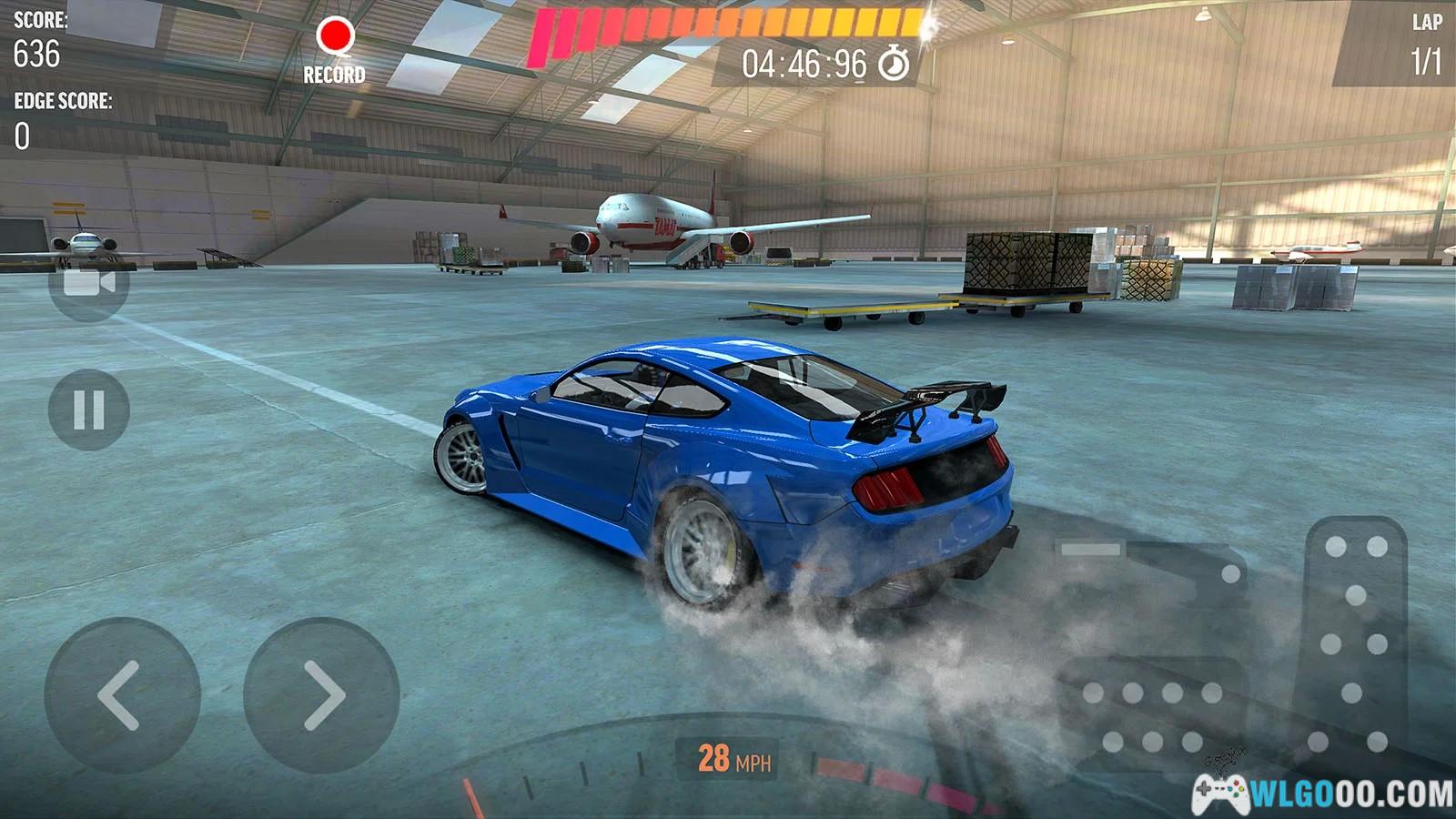
Task: Pause the game
Action: 88,409
